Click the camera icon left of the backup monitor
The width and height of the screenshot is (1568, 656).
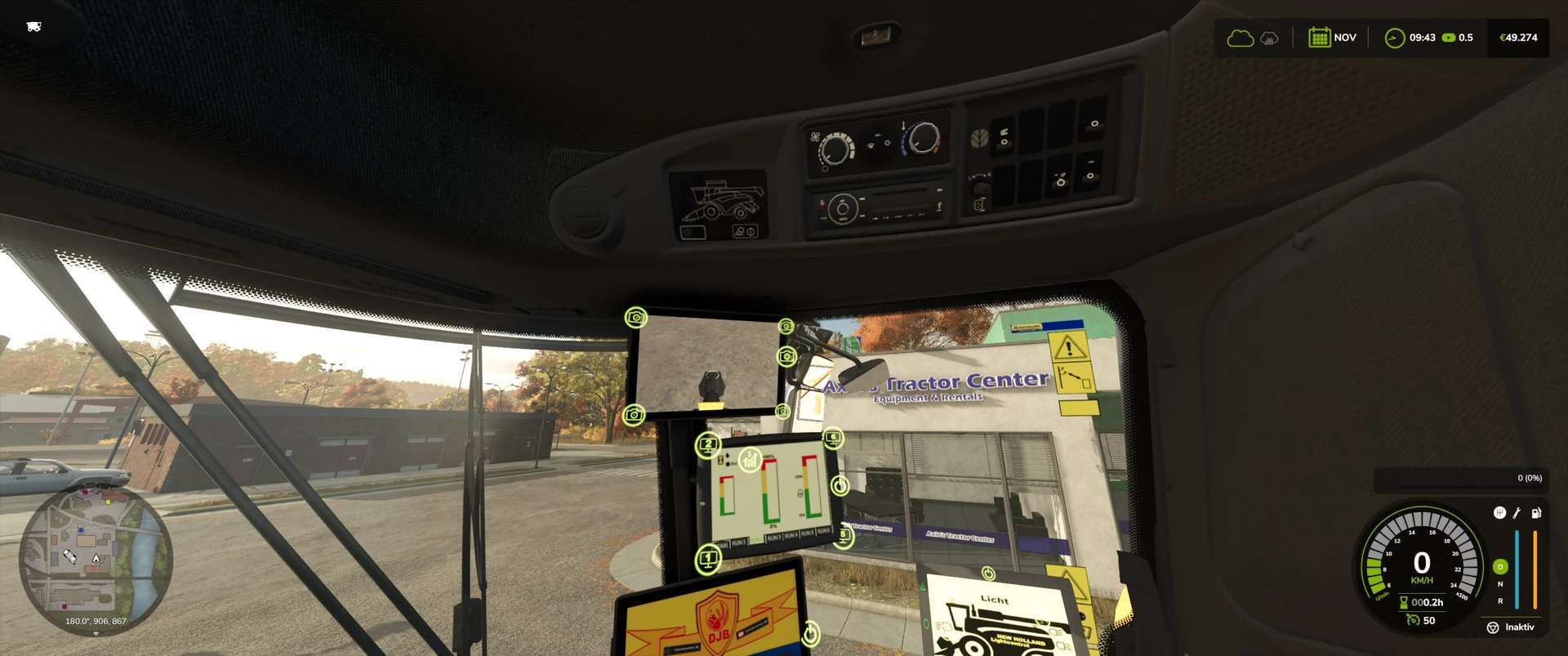coord(635,415)
